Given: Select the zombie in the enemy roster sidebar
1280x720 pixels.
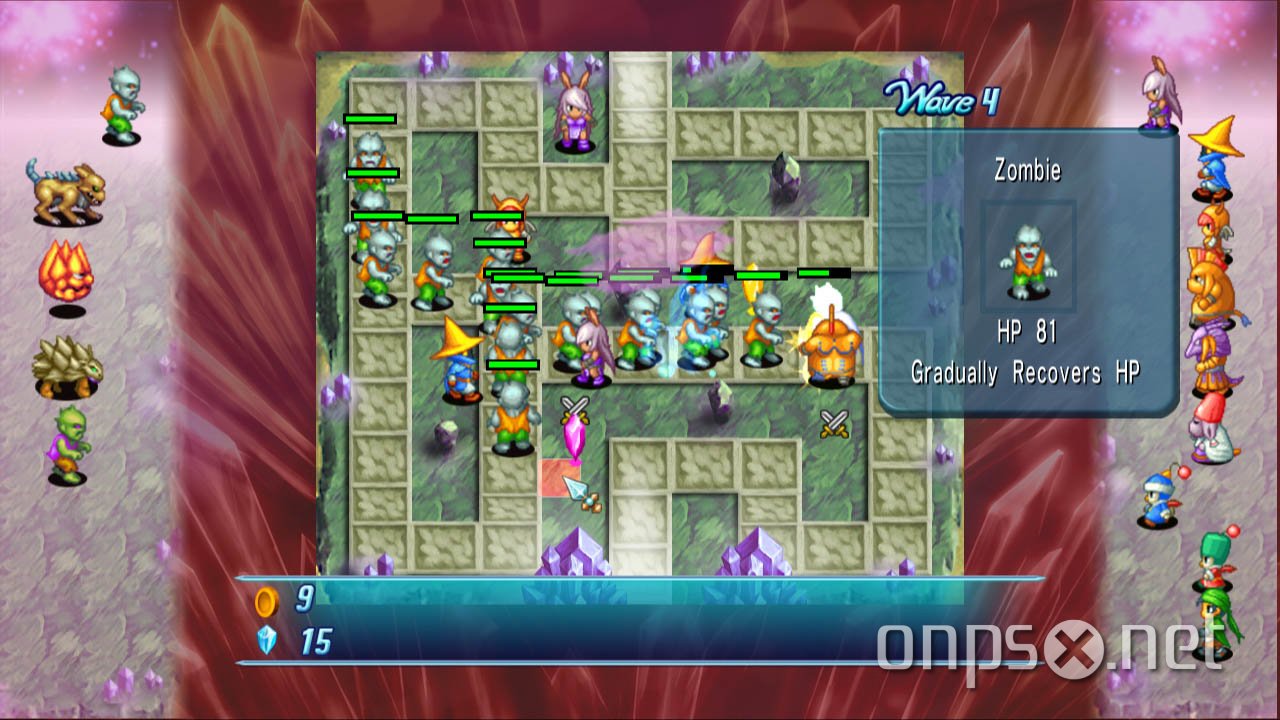Looking at the screenshot, I should [x=124, y=105].
